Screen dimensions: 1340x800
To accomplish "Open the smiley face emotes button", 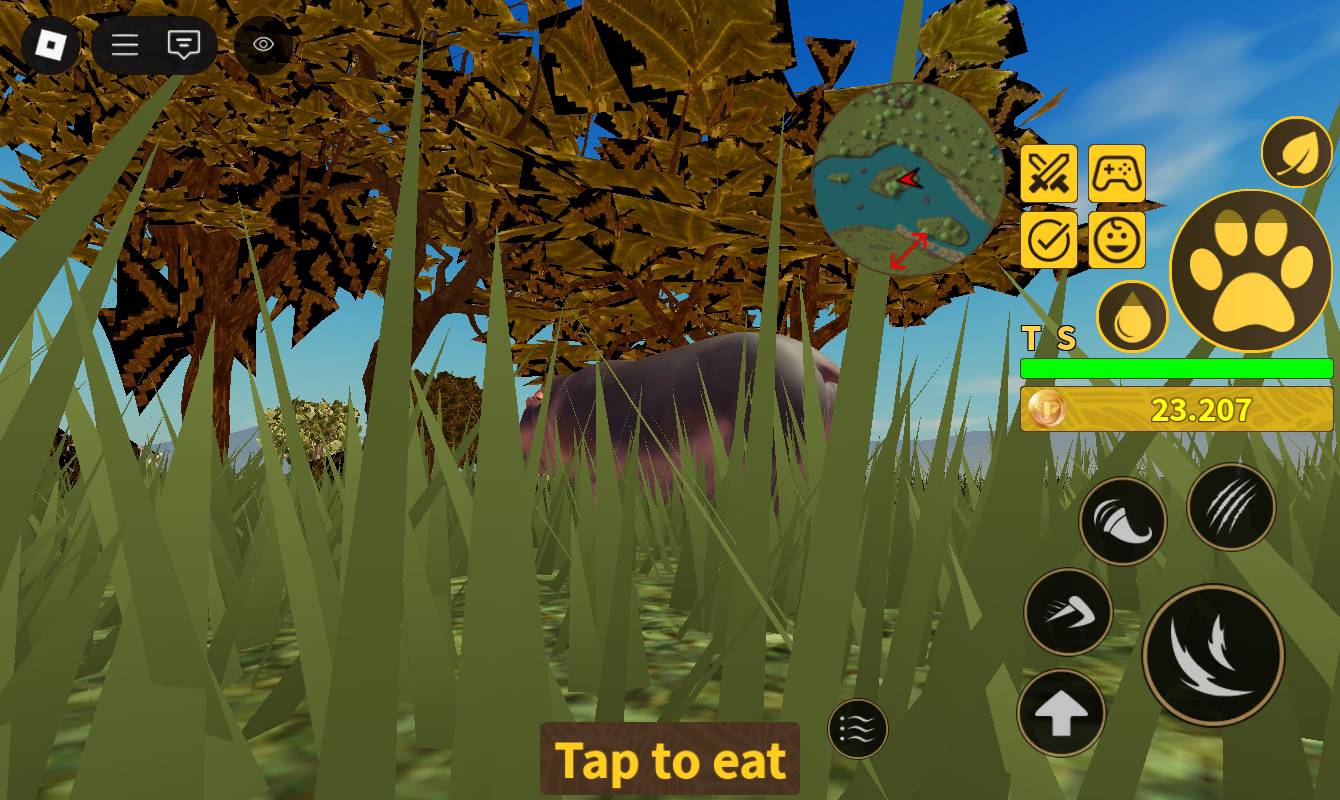I will point(1116,240).
